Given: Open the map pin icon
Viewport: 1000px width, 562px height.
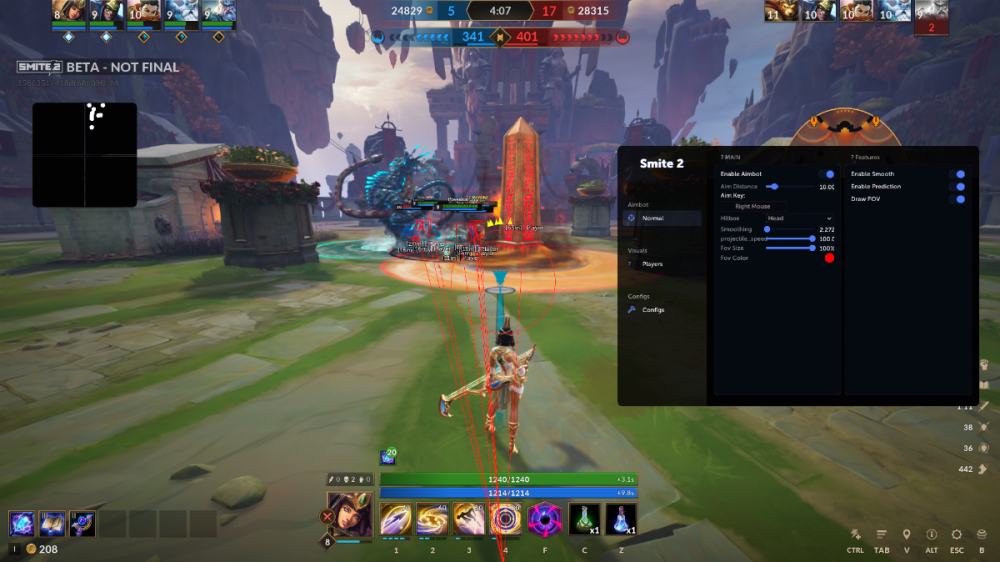Looking at the screenshot, I should (x=907, y=535).
